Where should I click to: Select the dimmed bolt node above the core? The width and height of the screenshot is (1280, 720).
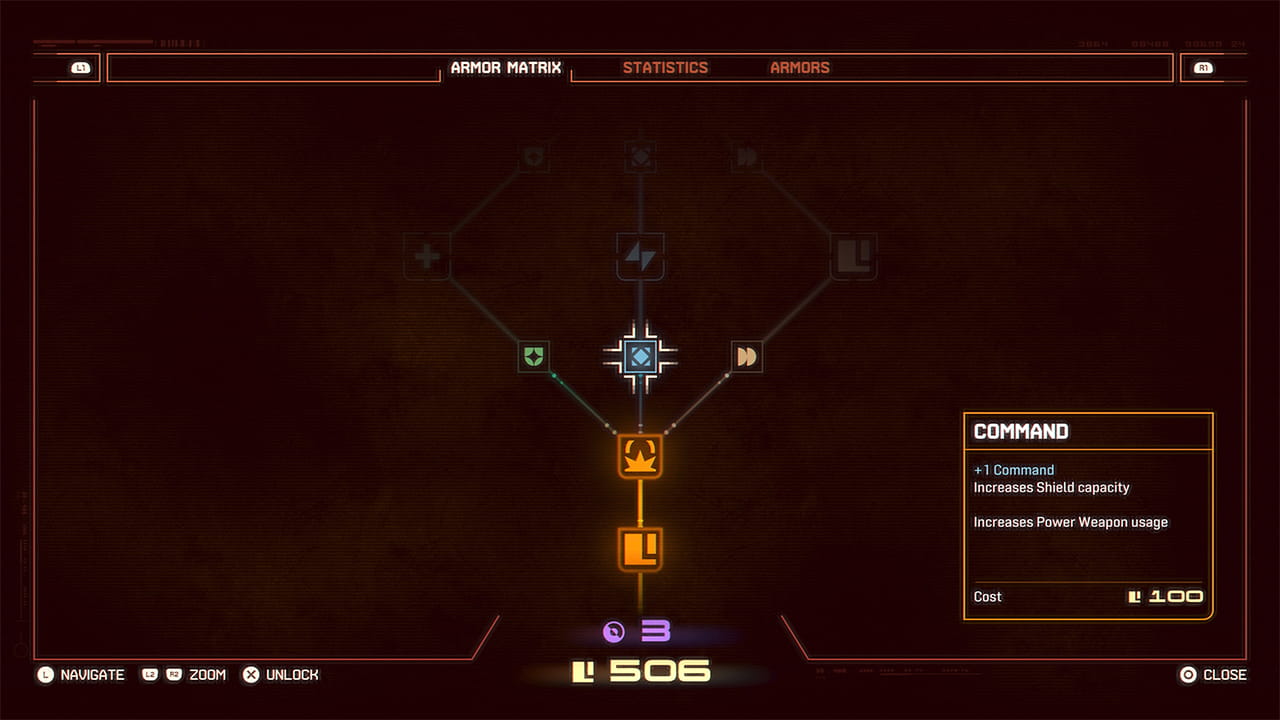641,256
